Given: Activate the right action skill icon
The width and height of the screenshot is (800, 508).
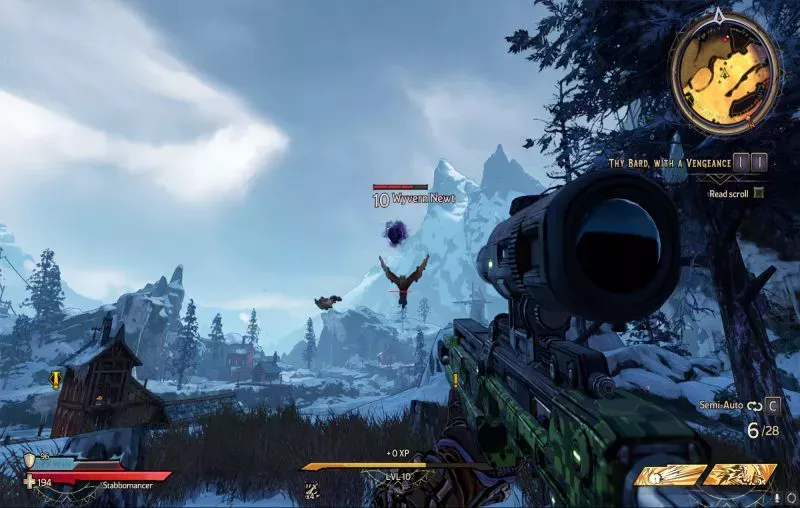Looking at the screenshot, I should (x=741, y=475).
